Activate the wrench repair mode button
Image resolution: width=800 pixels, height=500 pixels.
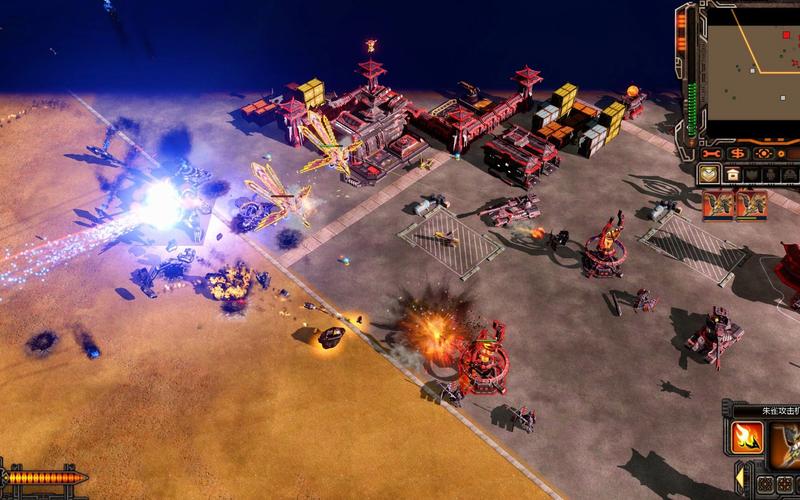tap(711, 153)
